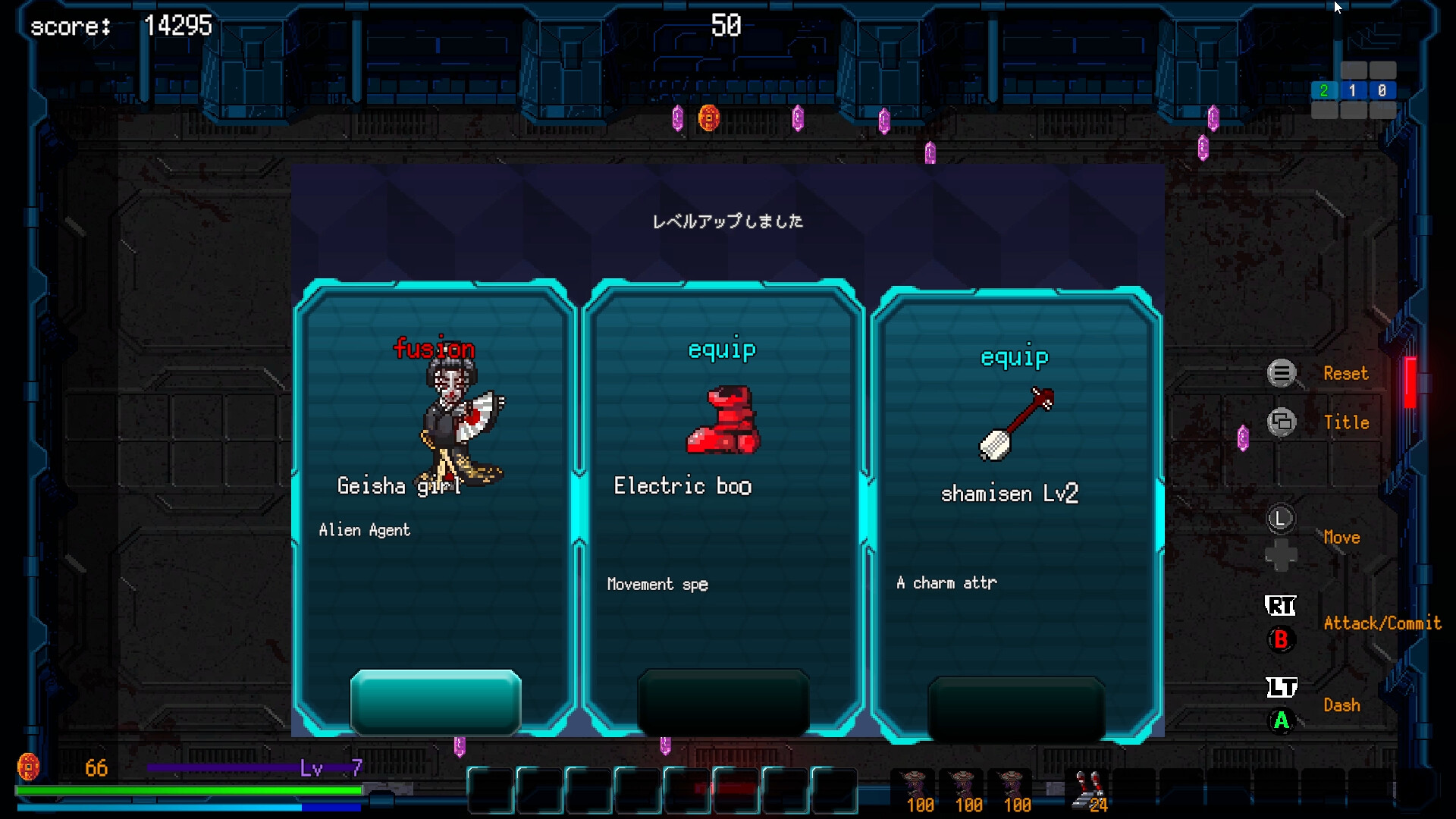Open the Title screen option

point(1348,422)
